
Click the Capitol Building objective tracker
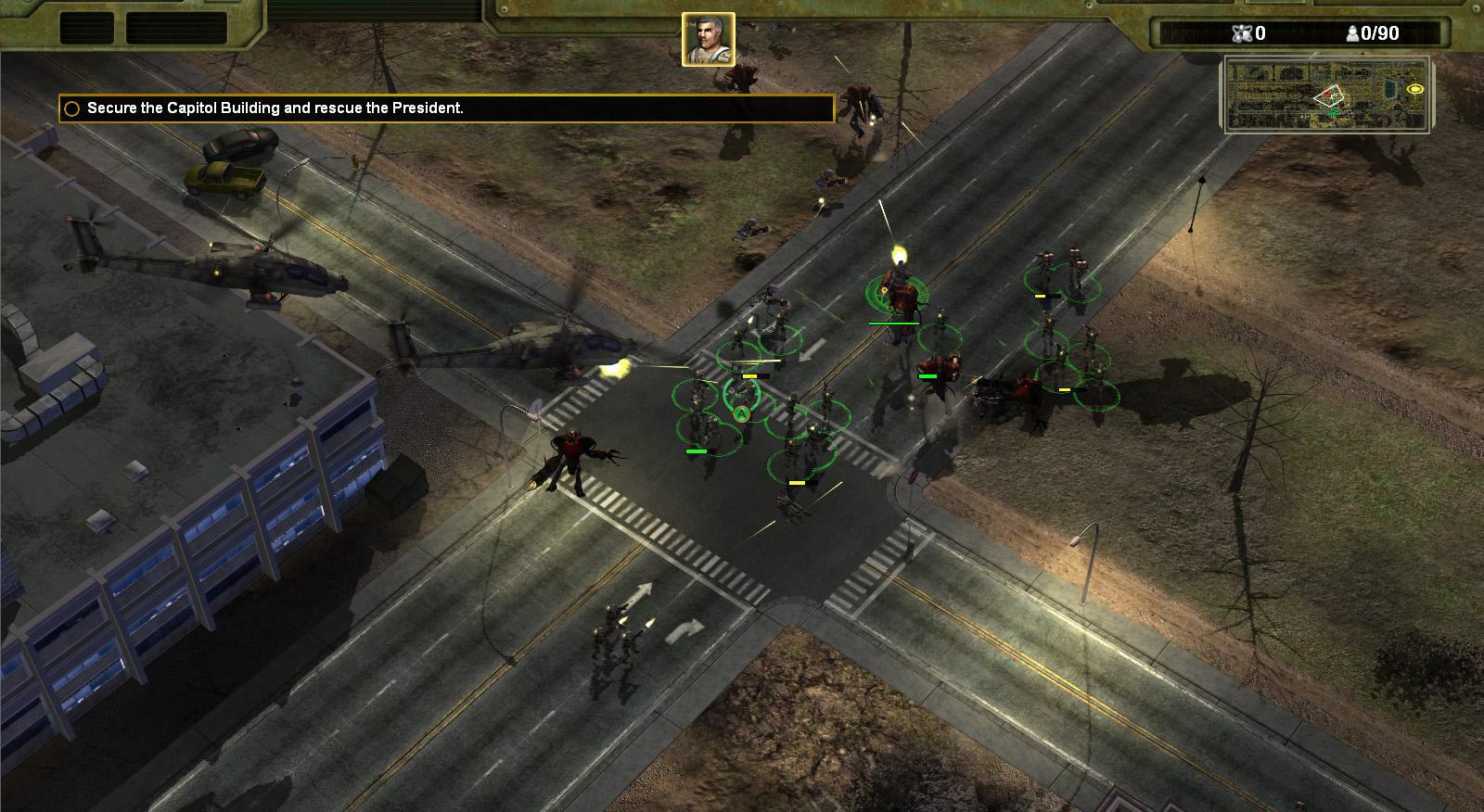click(446, 108)
